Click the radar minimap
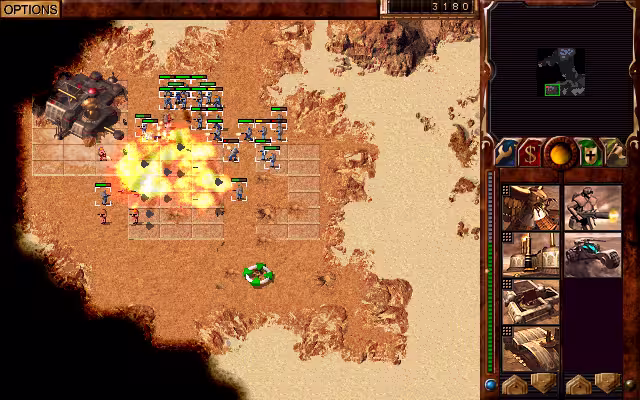This screenshot has height=400, width=640. (x=559, y=68)
